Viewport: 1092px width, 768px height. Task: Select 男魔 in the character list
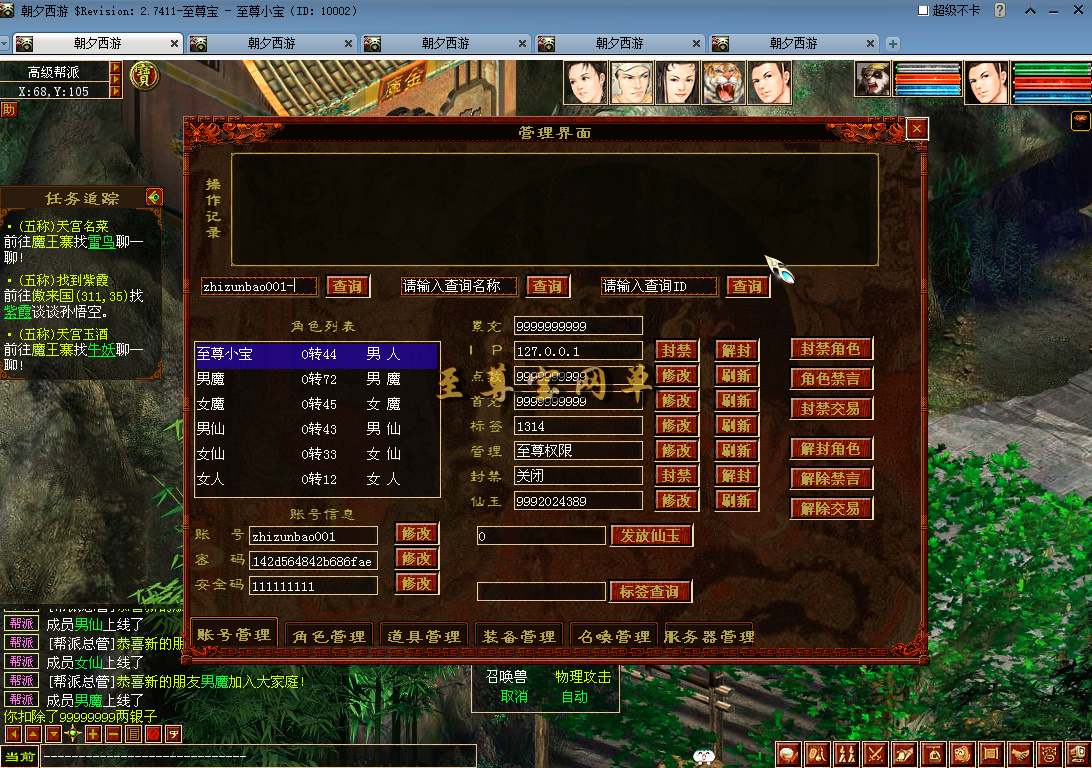pos(317,379)
